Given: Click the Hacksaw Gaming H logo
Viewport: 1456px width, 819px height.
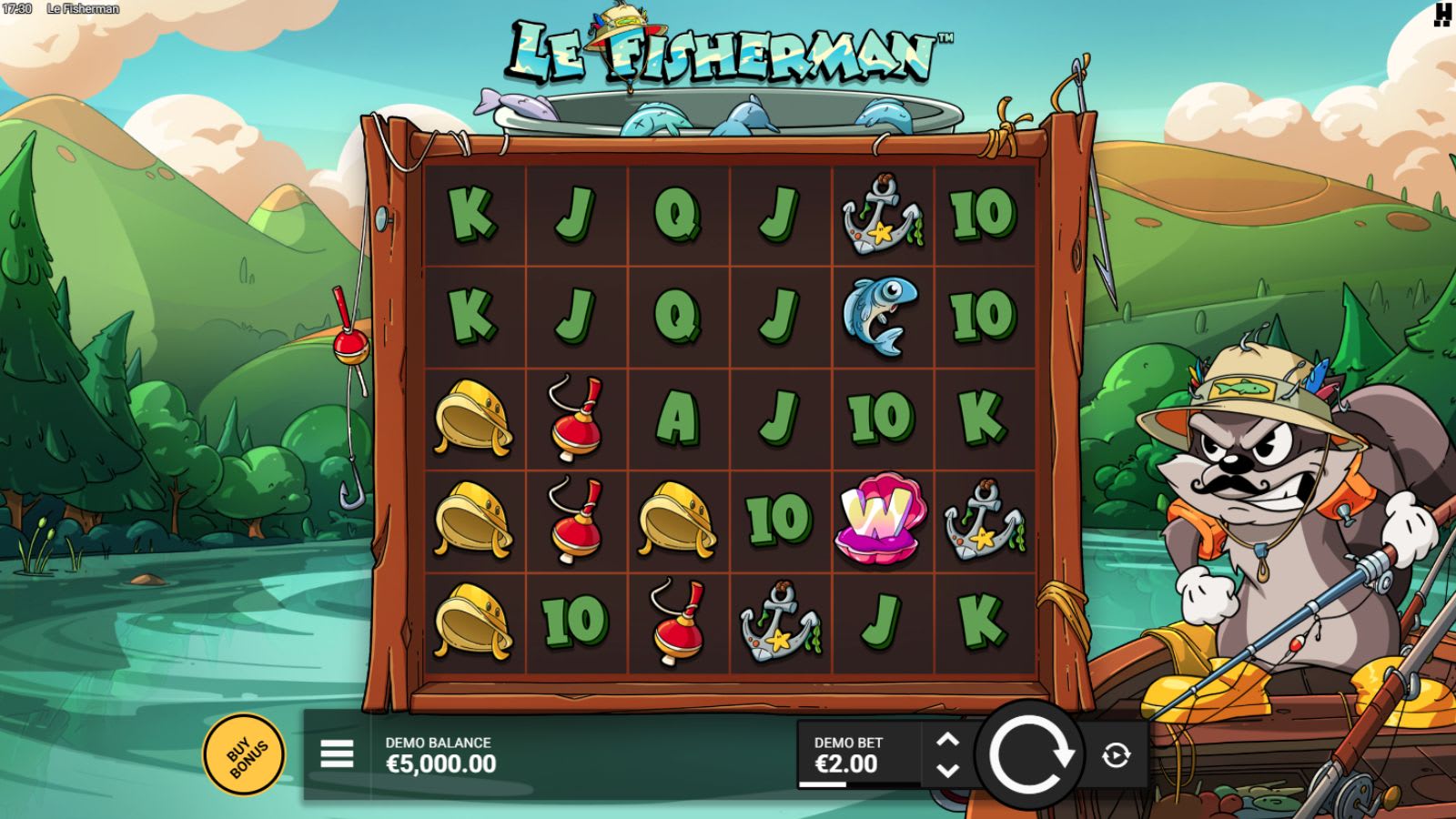Looking at the screenshot, I should click(1441, 16).
